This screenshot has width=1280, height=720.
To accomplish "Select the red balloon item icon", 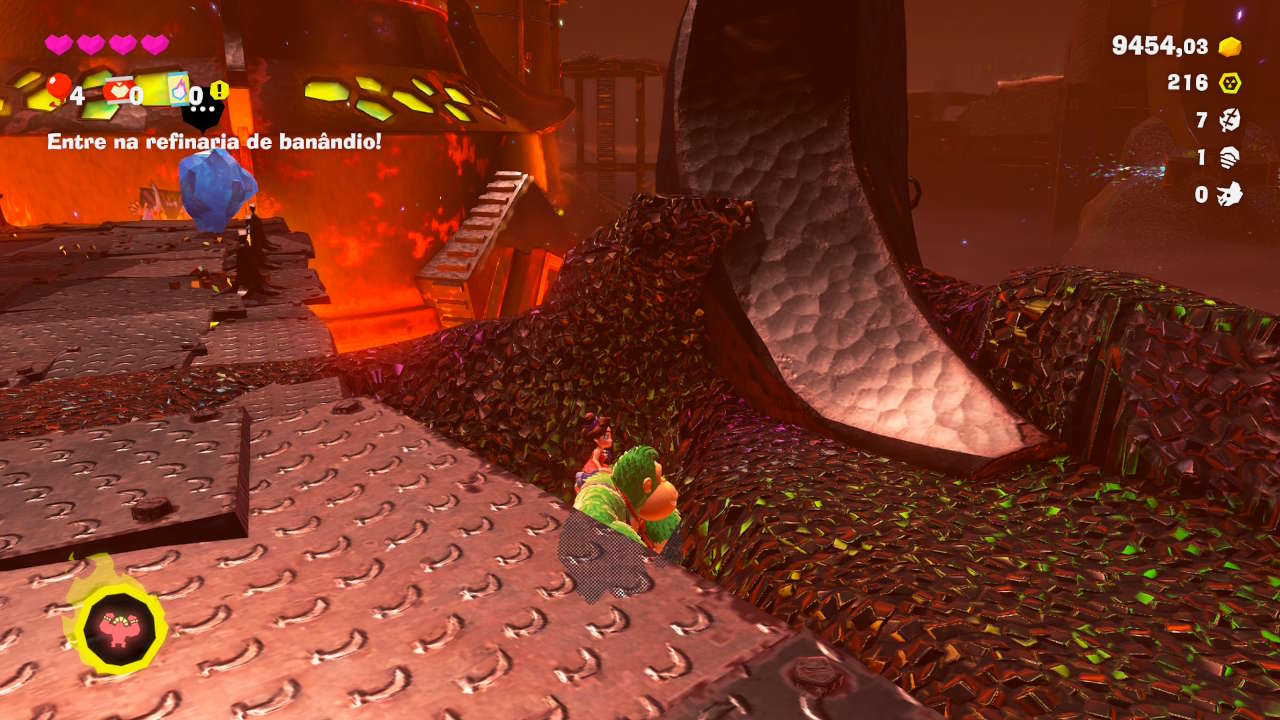I will pos(58,88).
